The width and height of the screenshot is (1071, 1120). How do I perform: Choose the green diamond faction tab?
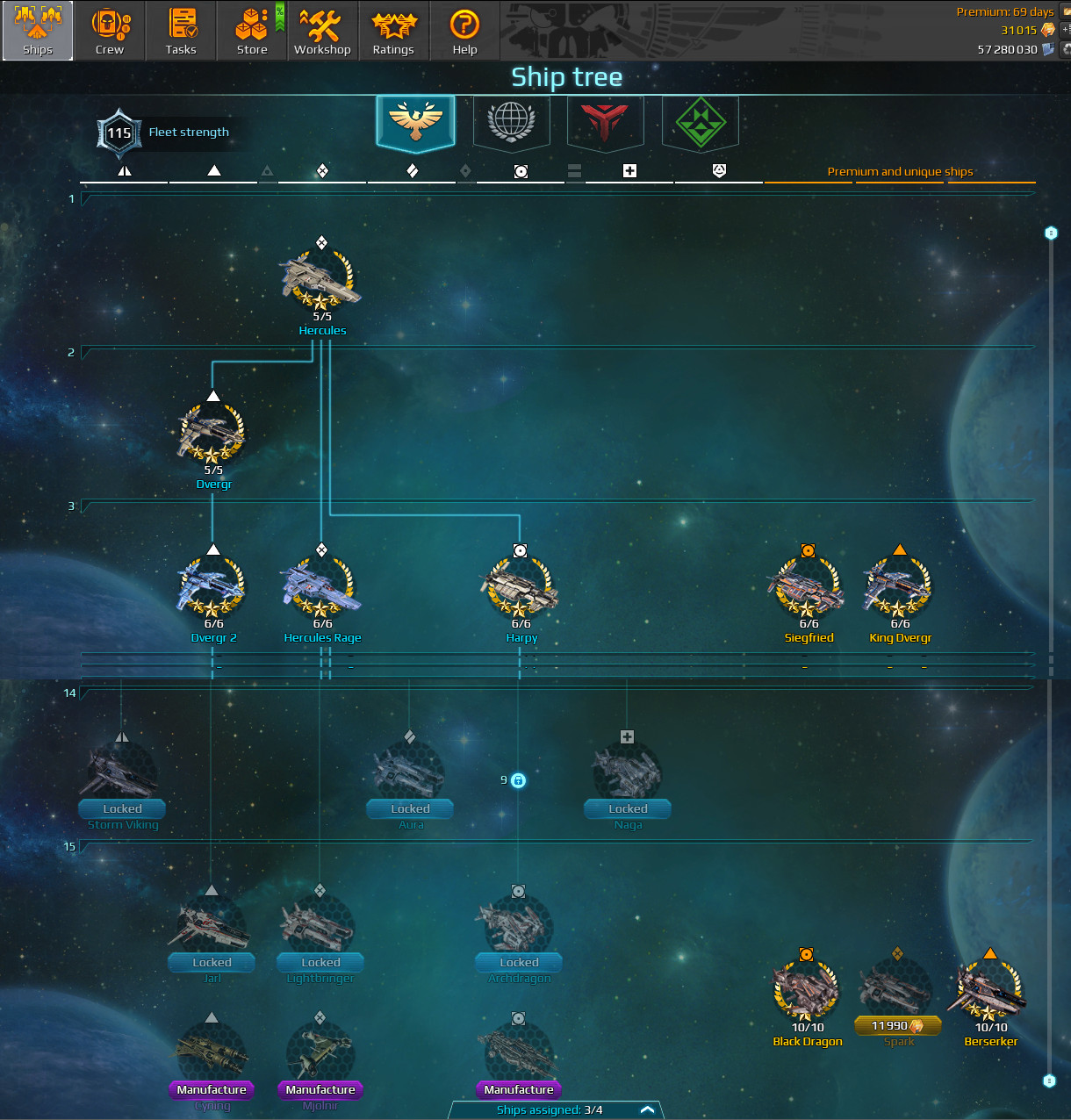[x=700, y=121]
